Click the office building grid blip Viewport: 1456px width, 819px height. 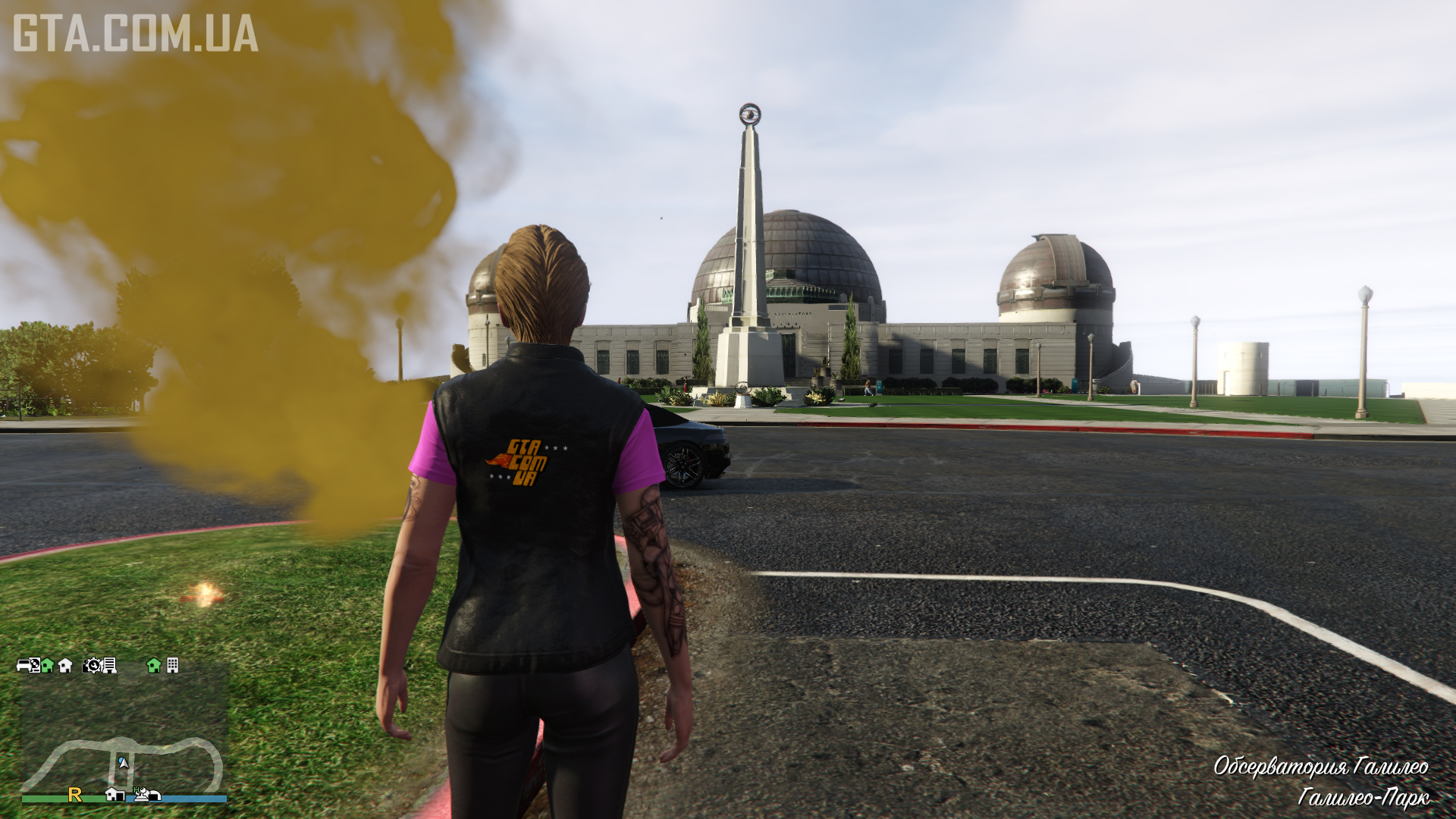tap(173, 665)
